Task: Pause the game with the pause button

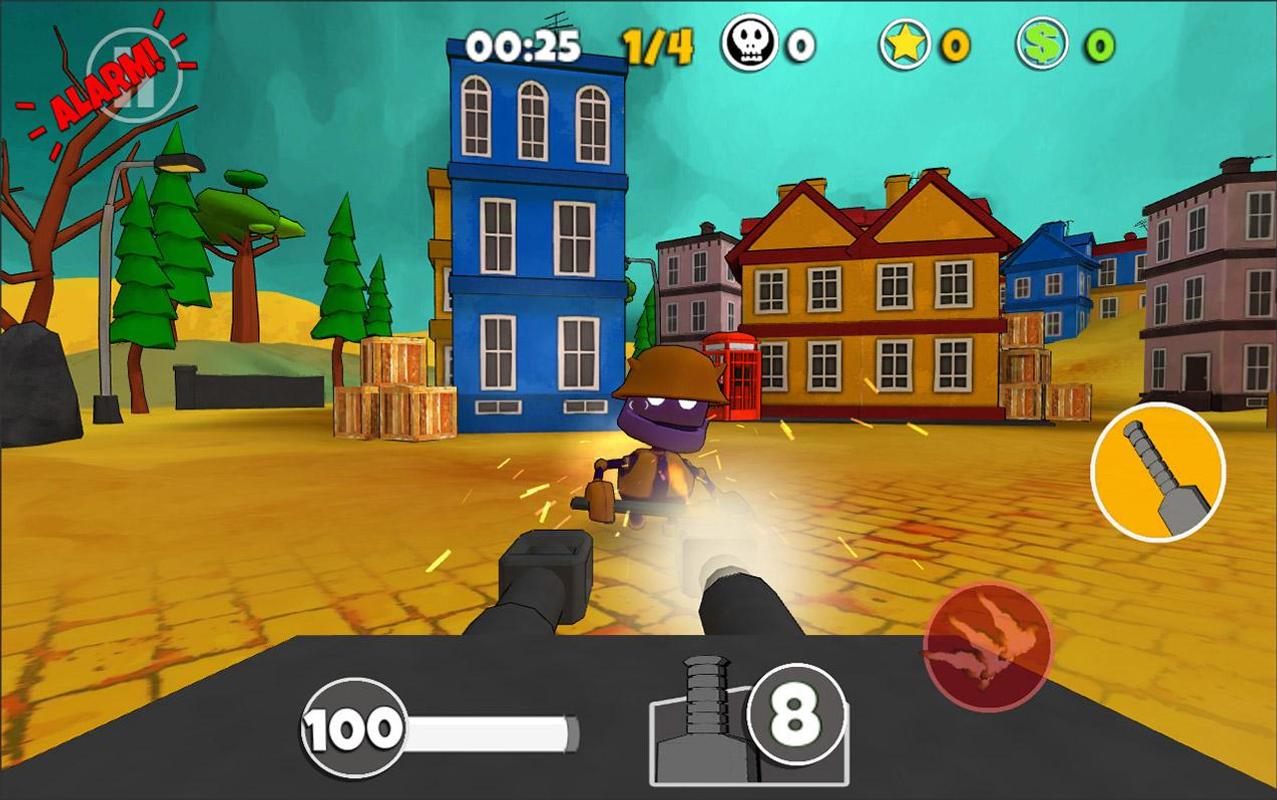Action: 133,76
